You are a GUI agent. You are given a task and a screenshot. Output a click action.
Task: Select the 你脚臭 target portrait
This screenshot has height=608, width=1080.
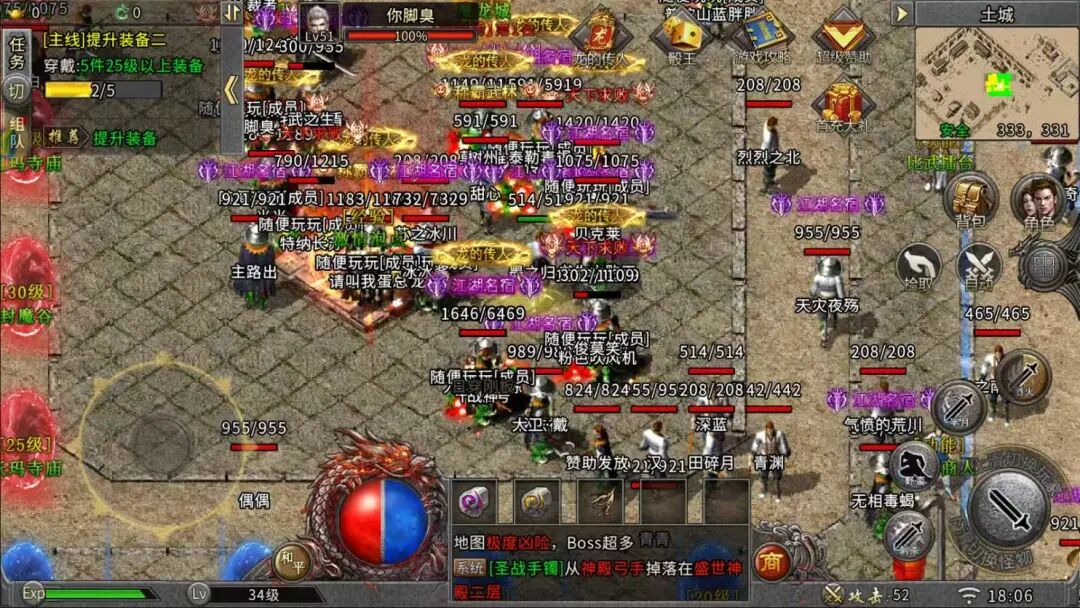point(319,23)
